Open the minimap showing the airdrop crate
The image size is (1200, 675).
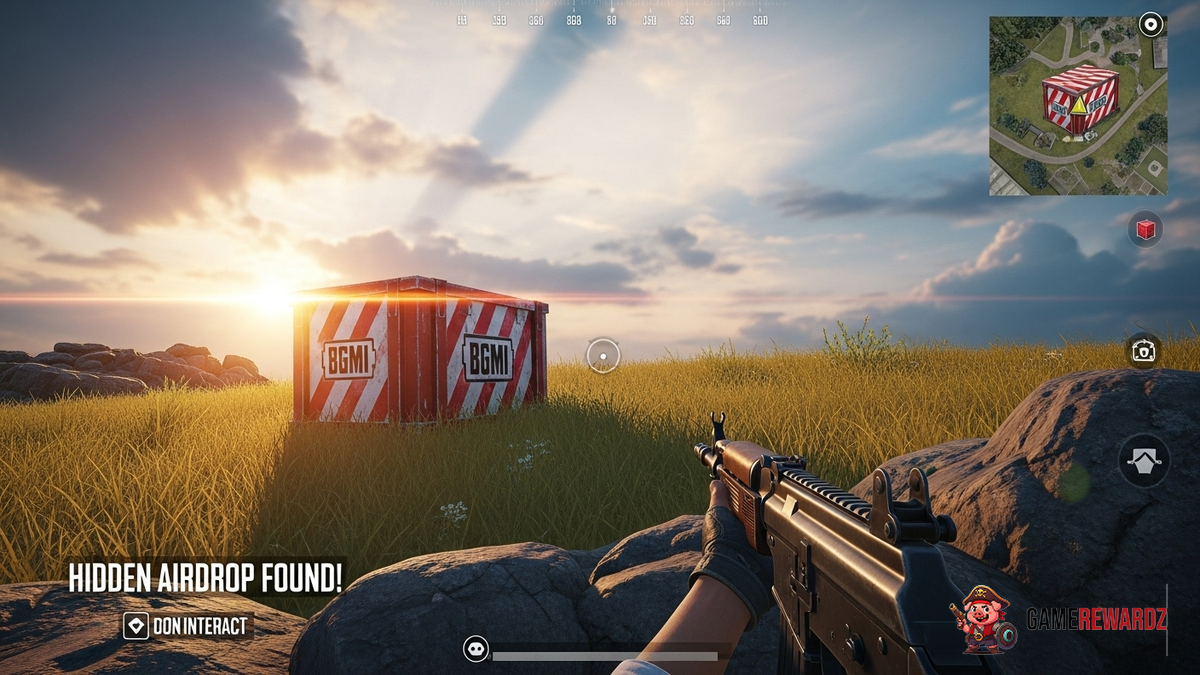1077,106
